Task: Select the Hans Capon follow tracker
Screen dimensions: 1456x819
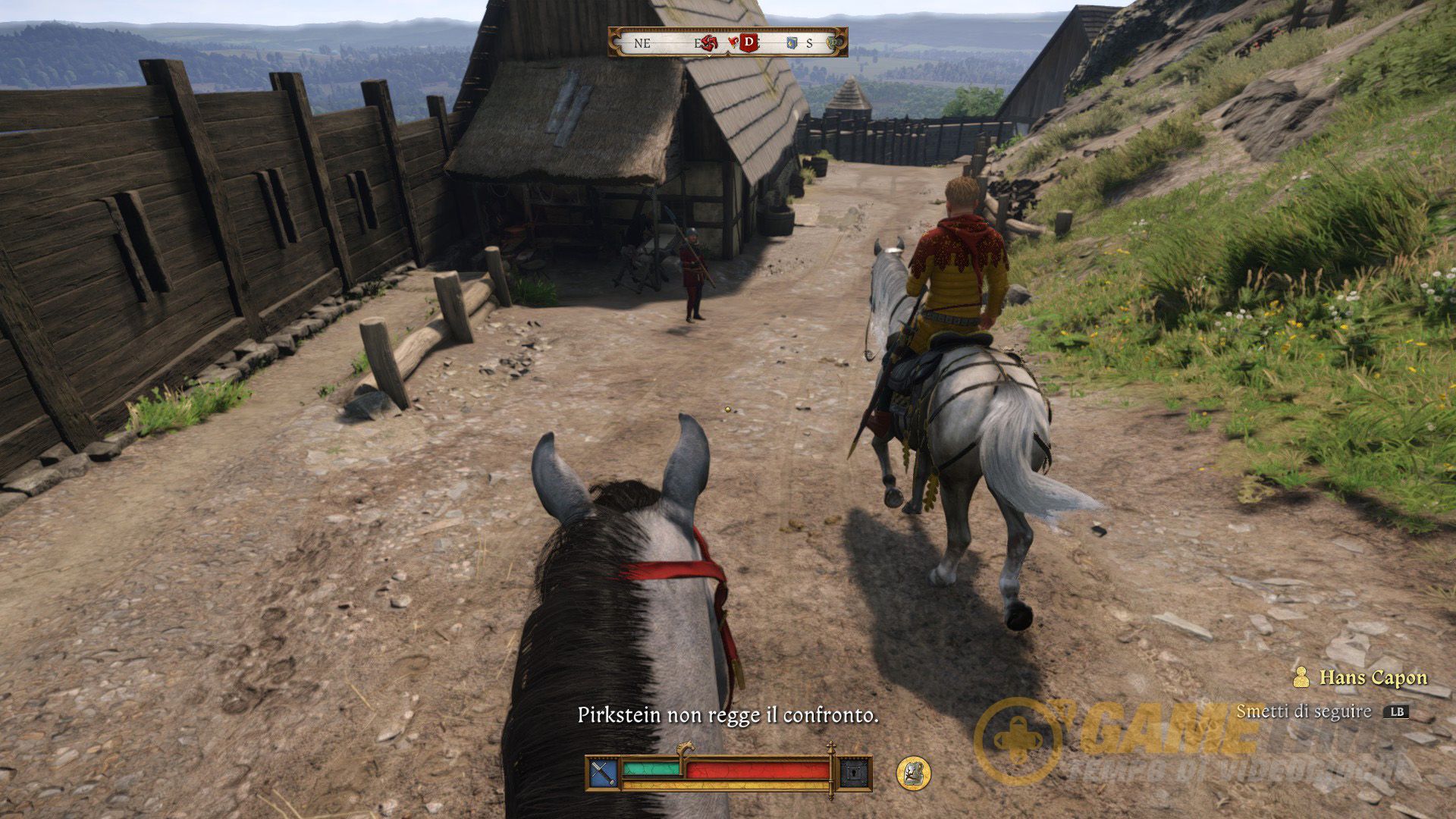Action: coord(1363,677)
